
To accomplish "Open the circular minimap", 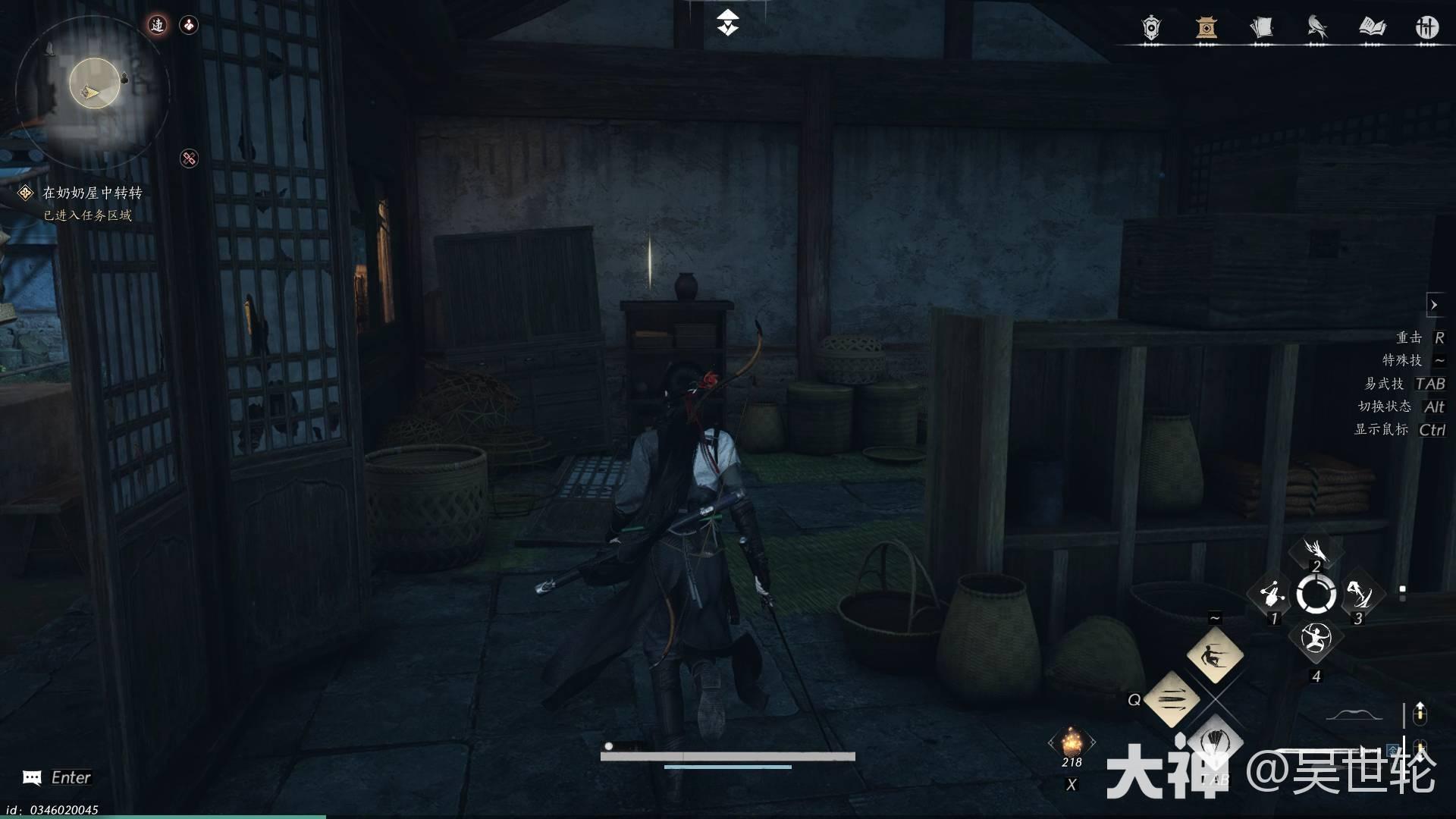I will tap(94, 85).
